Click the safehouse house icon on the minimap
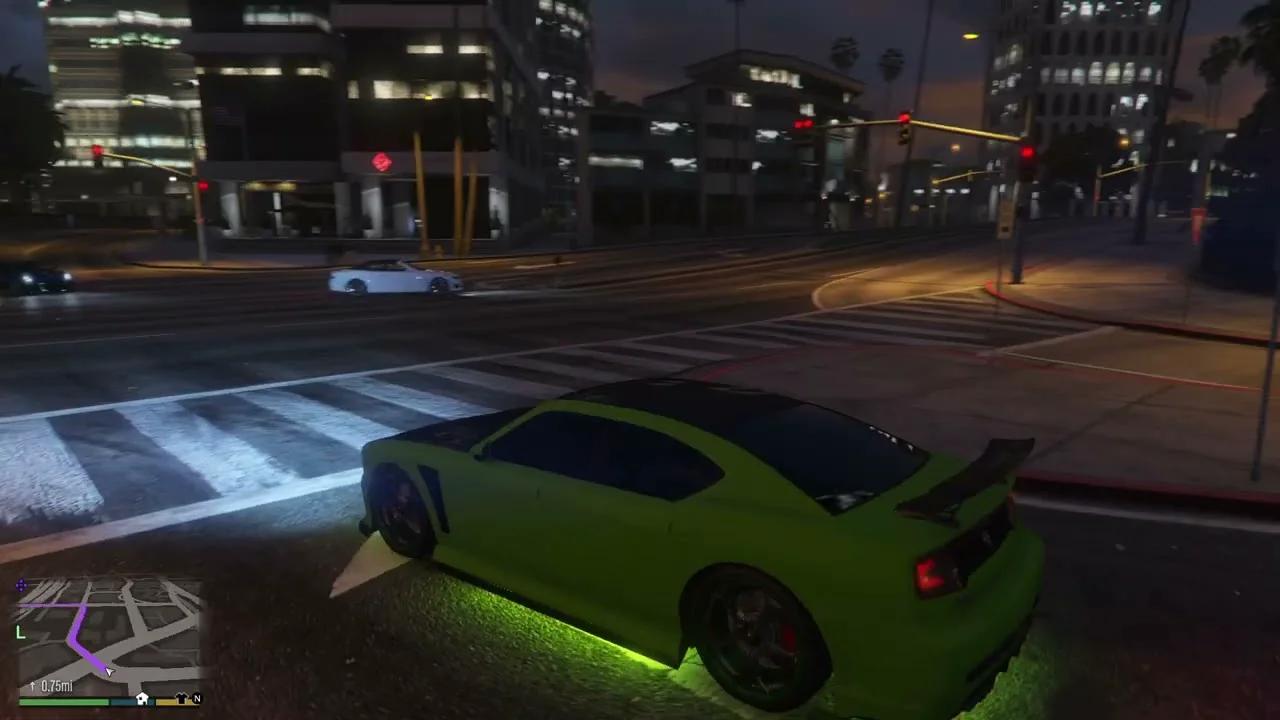Image resolution: width=1280 pixels, height=720 pixels. tap(142, 699)
